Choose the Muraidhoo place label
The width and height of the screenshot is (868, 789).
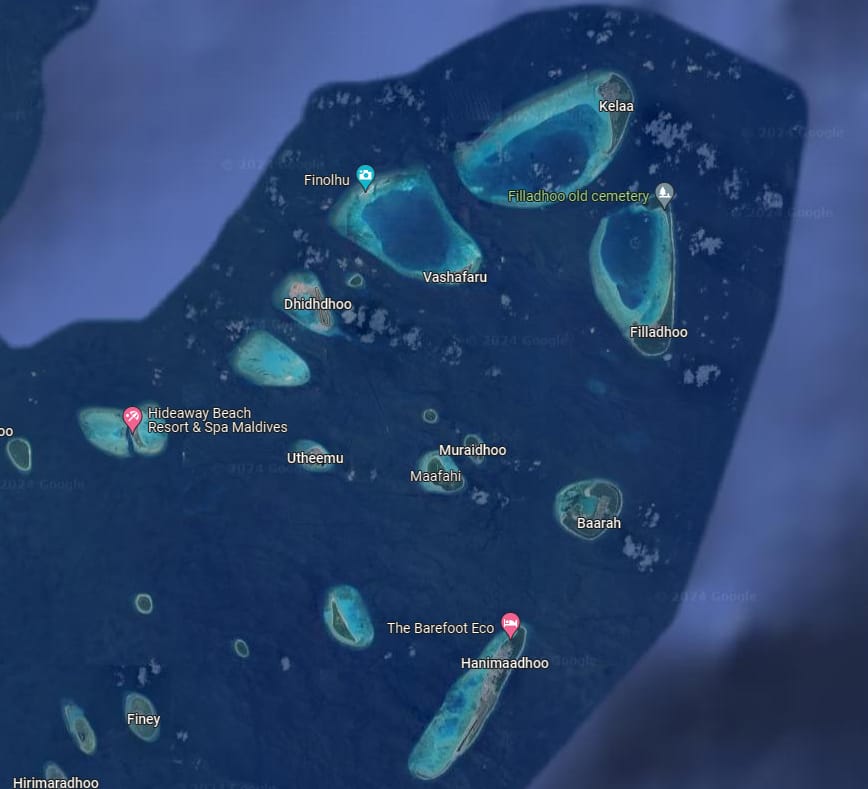coord(472,450)
